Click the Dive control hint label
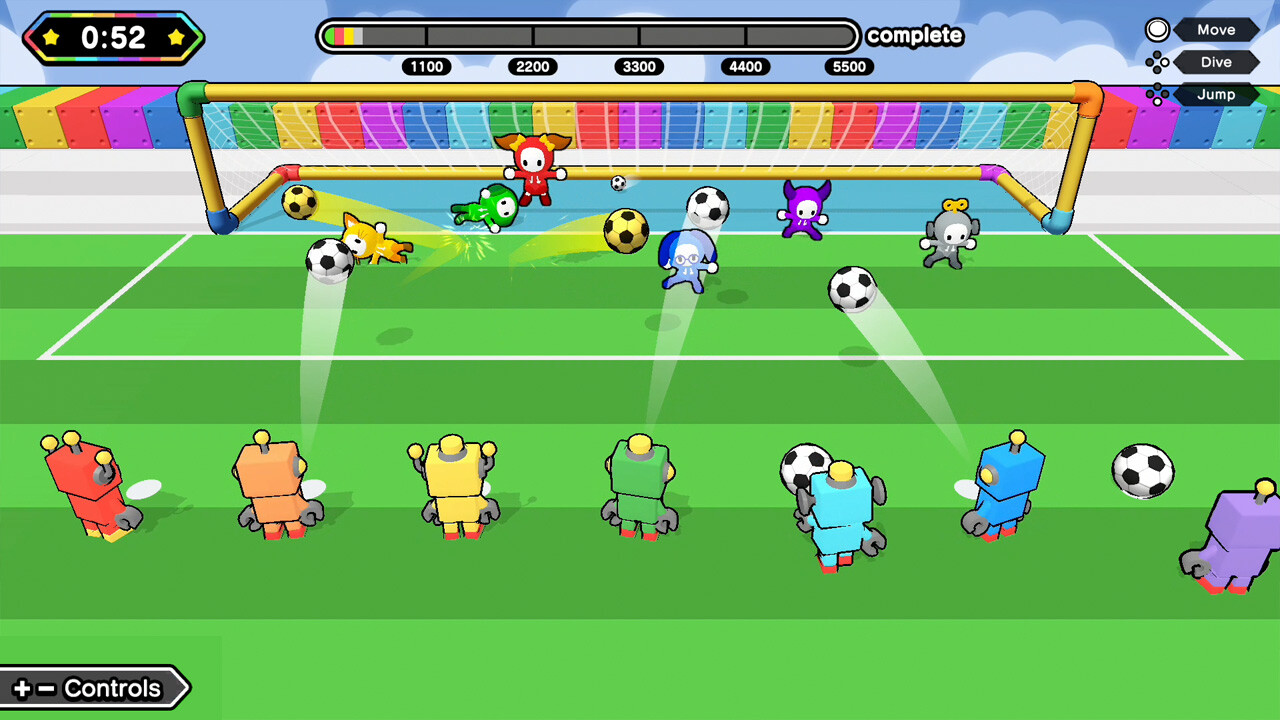The image size is (1280, 720). pyautogui.click(x=1215, y=61)
